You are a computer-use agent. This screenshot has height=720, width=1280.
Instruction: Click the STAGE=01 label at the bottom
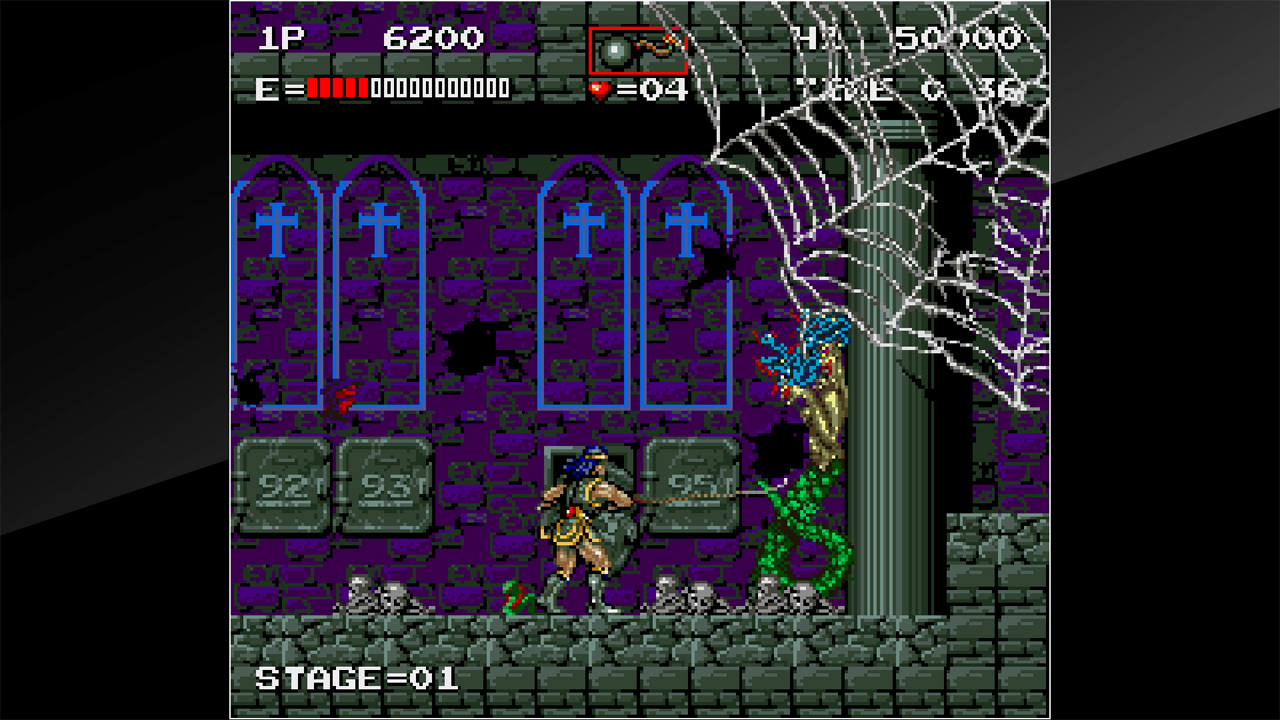point(355,675)
